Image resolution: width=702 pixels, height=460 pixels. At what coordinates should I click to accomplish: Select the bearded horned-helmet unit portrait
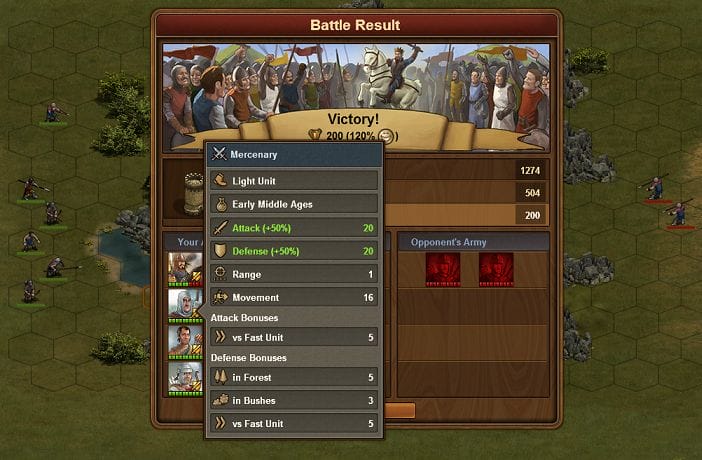coord(184,268)
